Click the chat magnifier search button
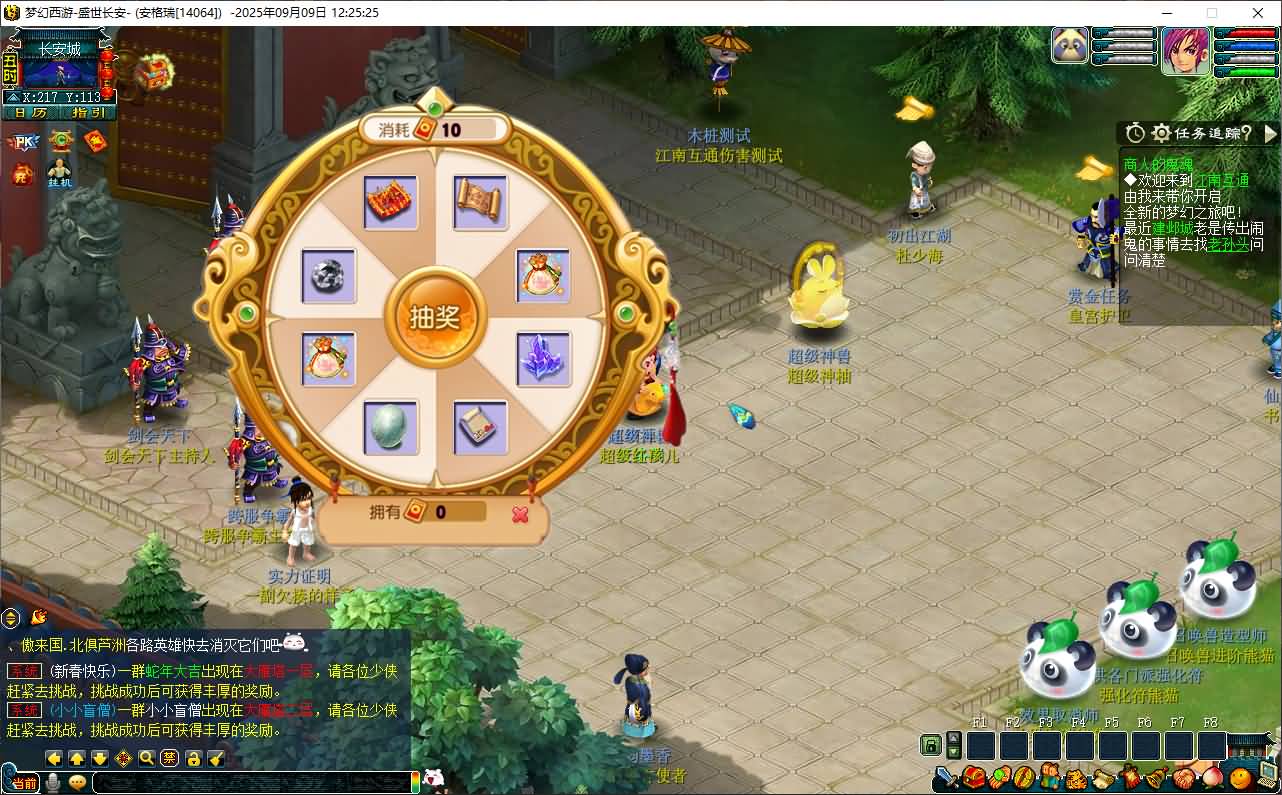 pos(146,758)
